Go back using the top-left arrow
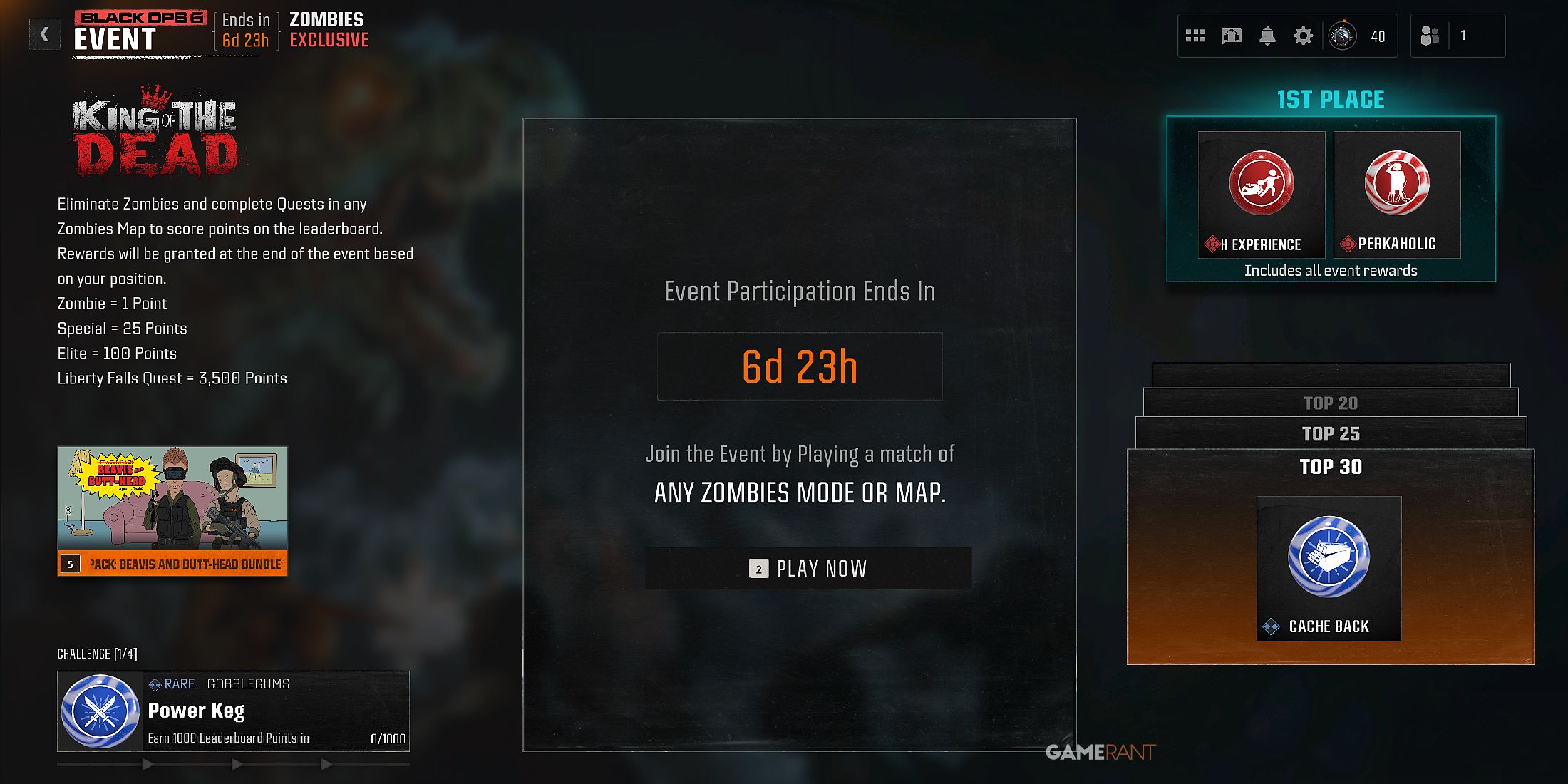This screenshot has width=1568, height=784. [44, 33]
